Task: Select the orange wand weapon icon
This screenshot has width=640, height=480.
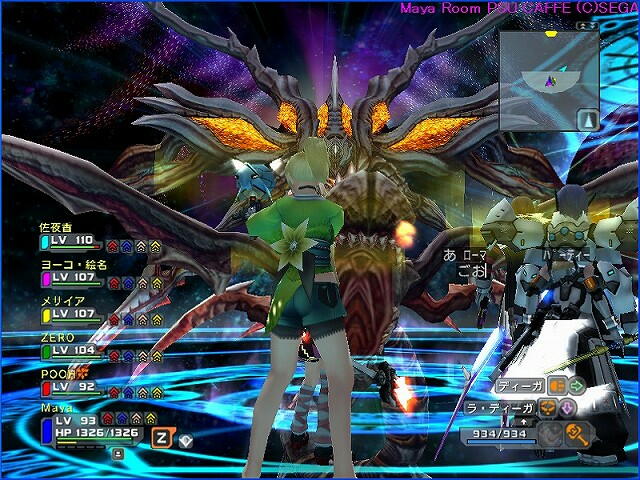Action: pos(577,433)
